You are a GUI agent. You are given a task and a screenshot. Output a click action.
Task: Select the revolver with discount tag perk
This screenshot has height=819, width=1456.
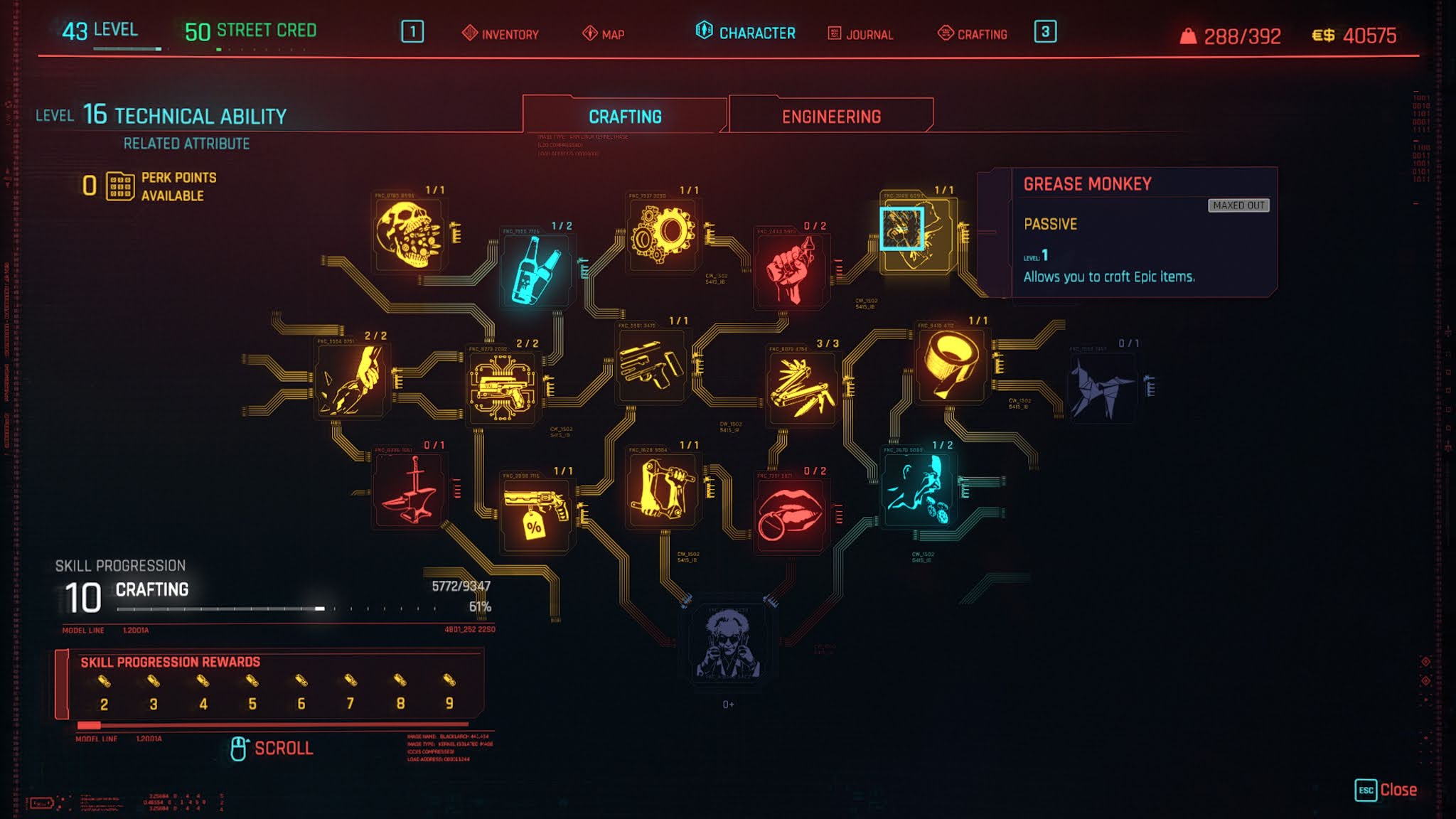(x=536, y=515)
